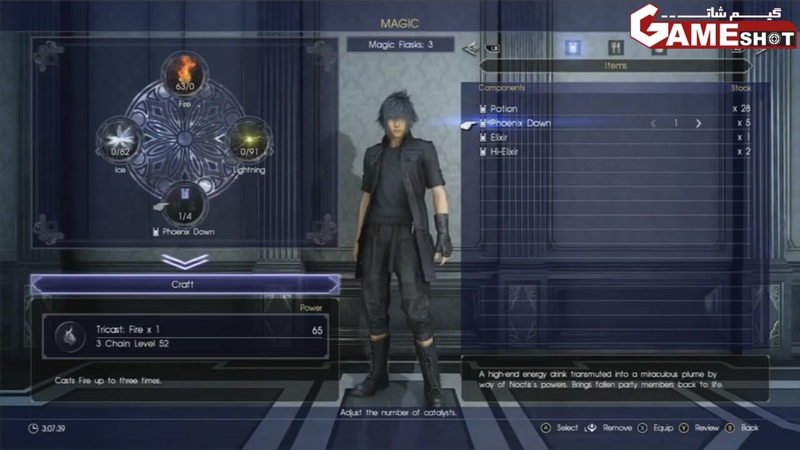Click the Craft button
The height and width of the screenshot is (450, 800).
185,285
